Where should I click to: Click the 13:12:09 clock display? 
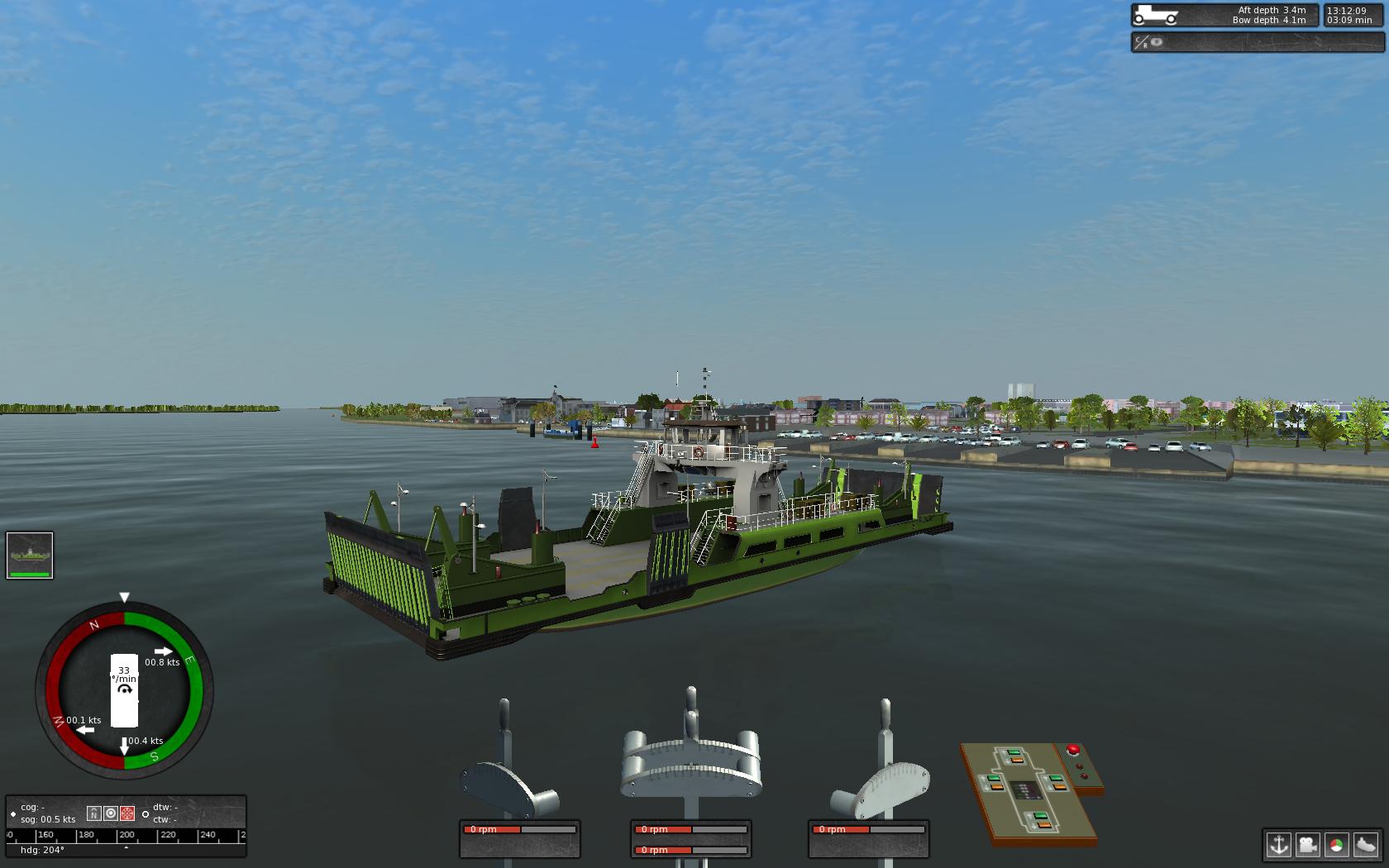[1347, 11]
